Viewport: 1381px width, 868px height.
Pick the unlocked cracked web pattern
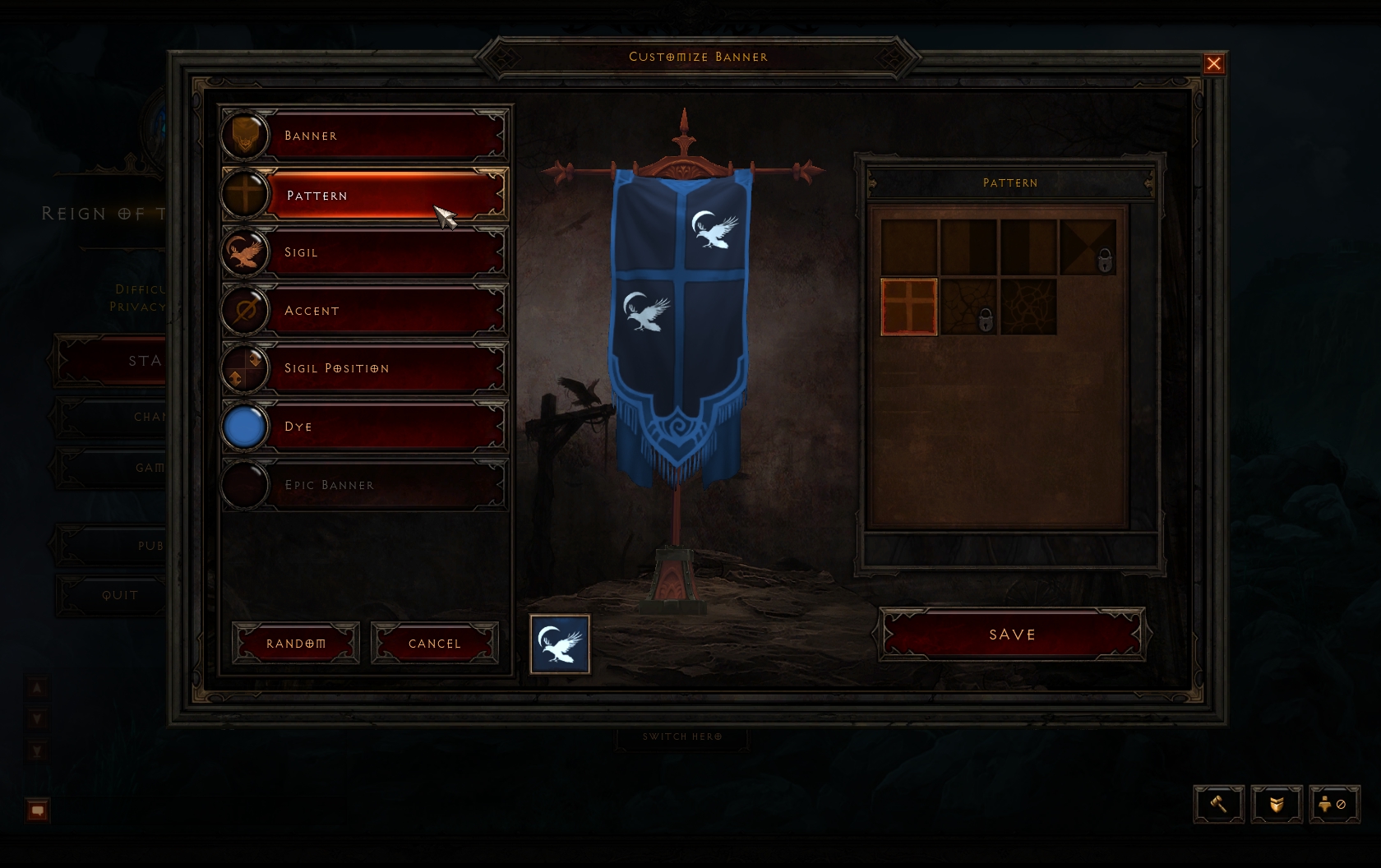point(1028,307)
